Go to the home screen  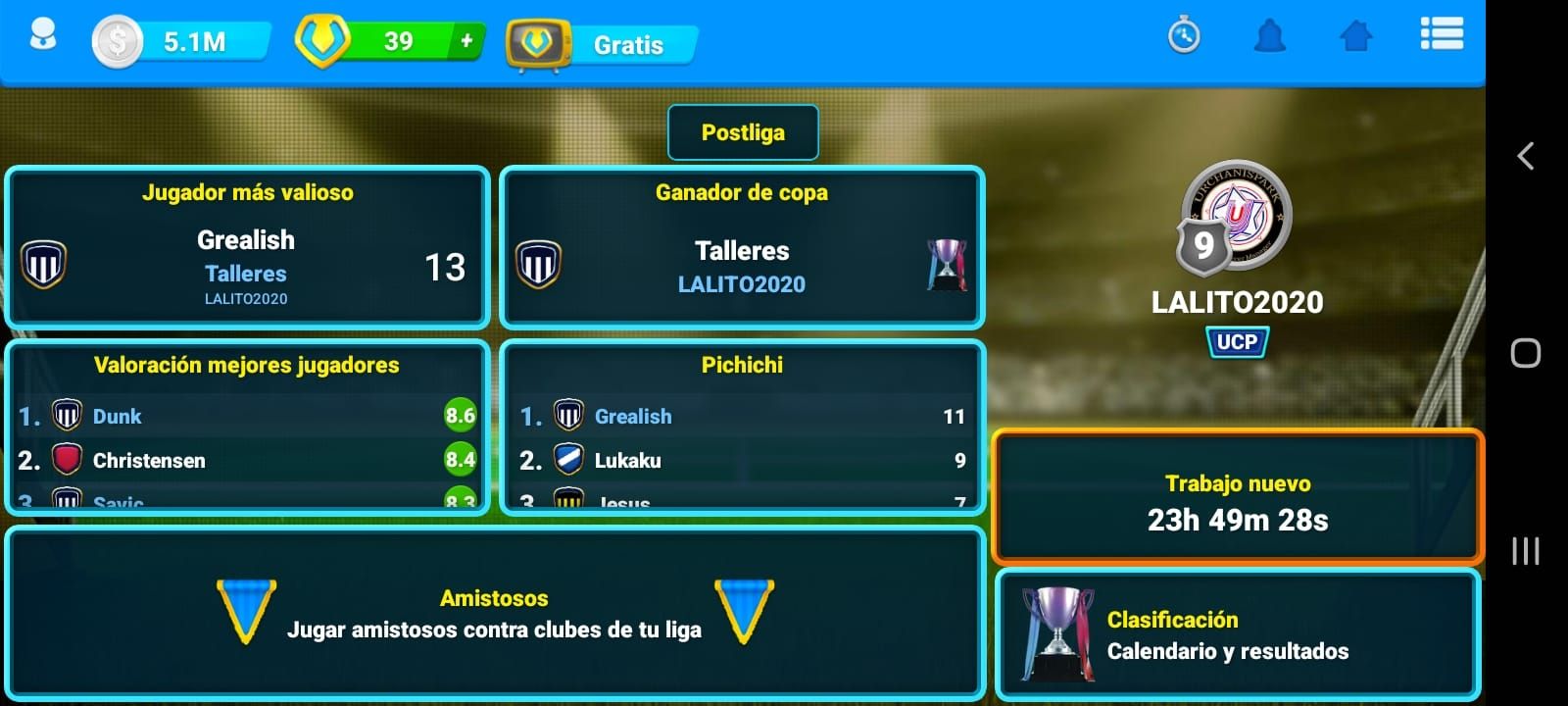1355,37
